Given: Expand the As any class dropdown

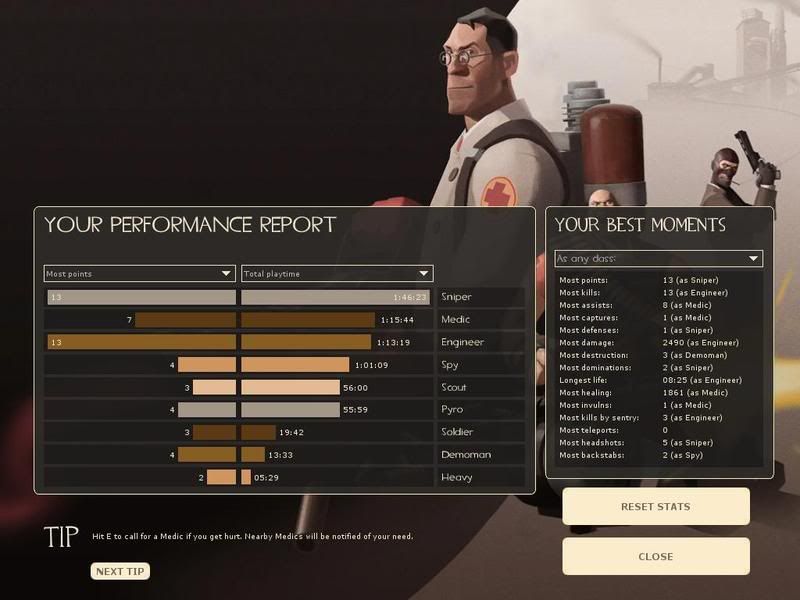Looking at the screenshot, I should 658,259.
